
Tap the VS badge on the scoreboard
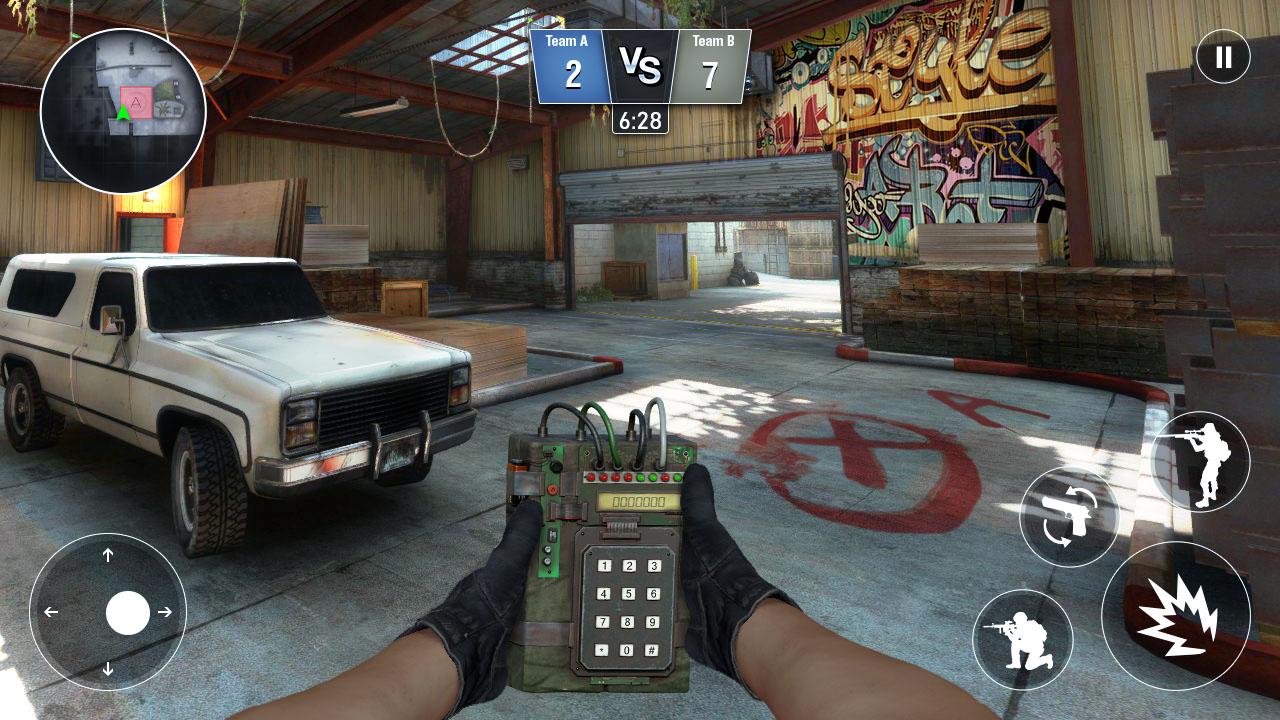click(643, 62)
